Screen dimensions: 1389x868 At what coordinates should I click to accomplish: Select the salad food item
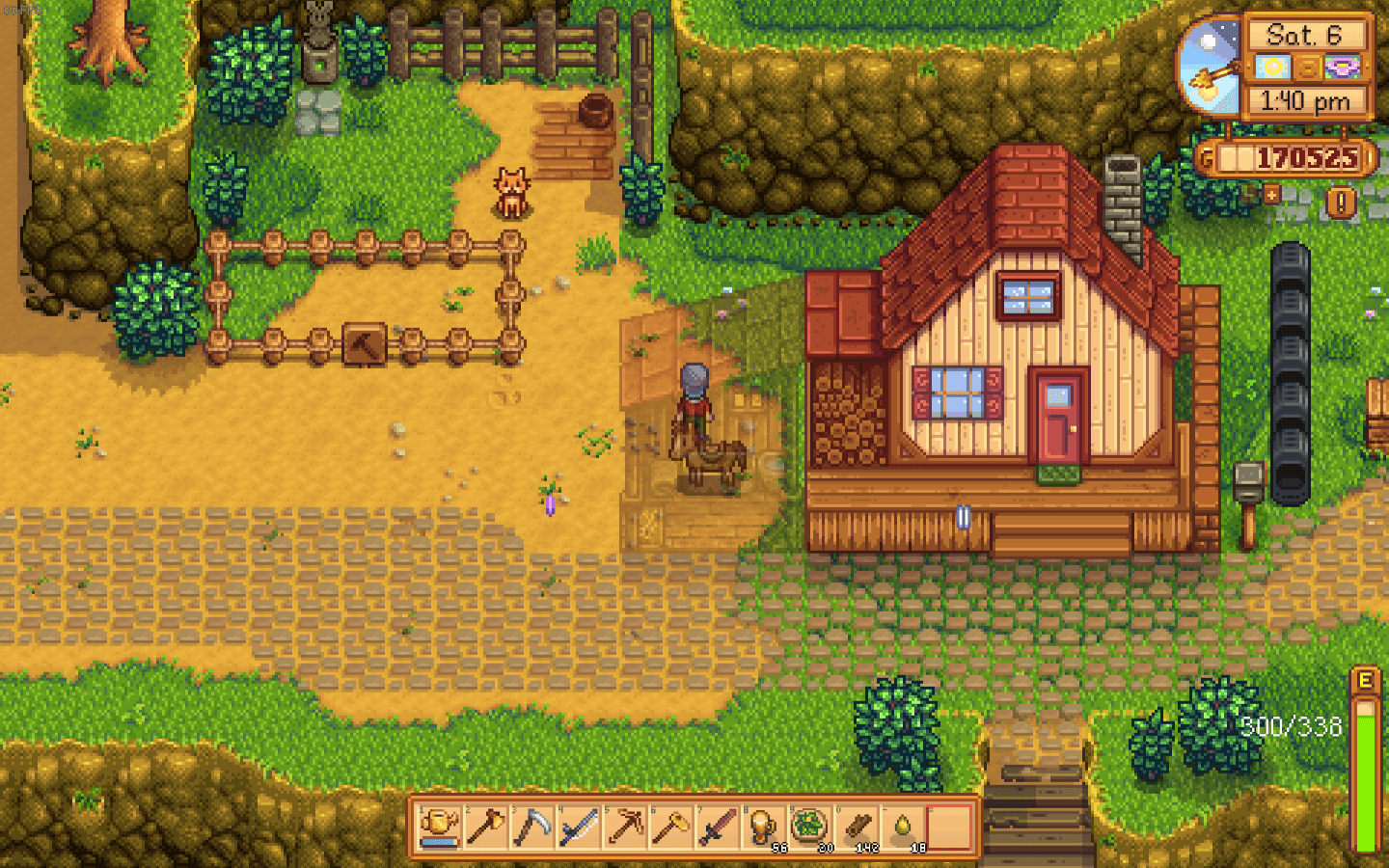811,829
